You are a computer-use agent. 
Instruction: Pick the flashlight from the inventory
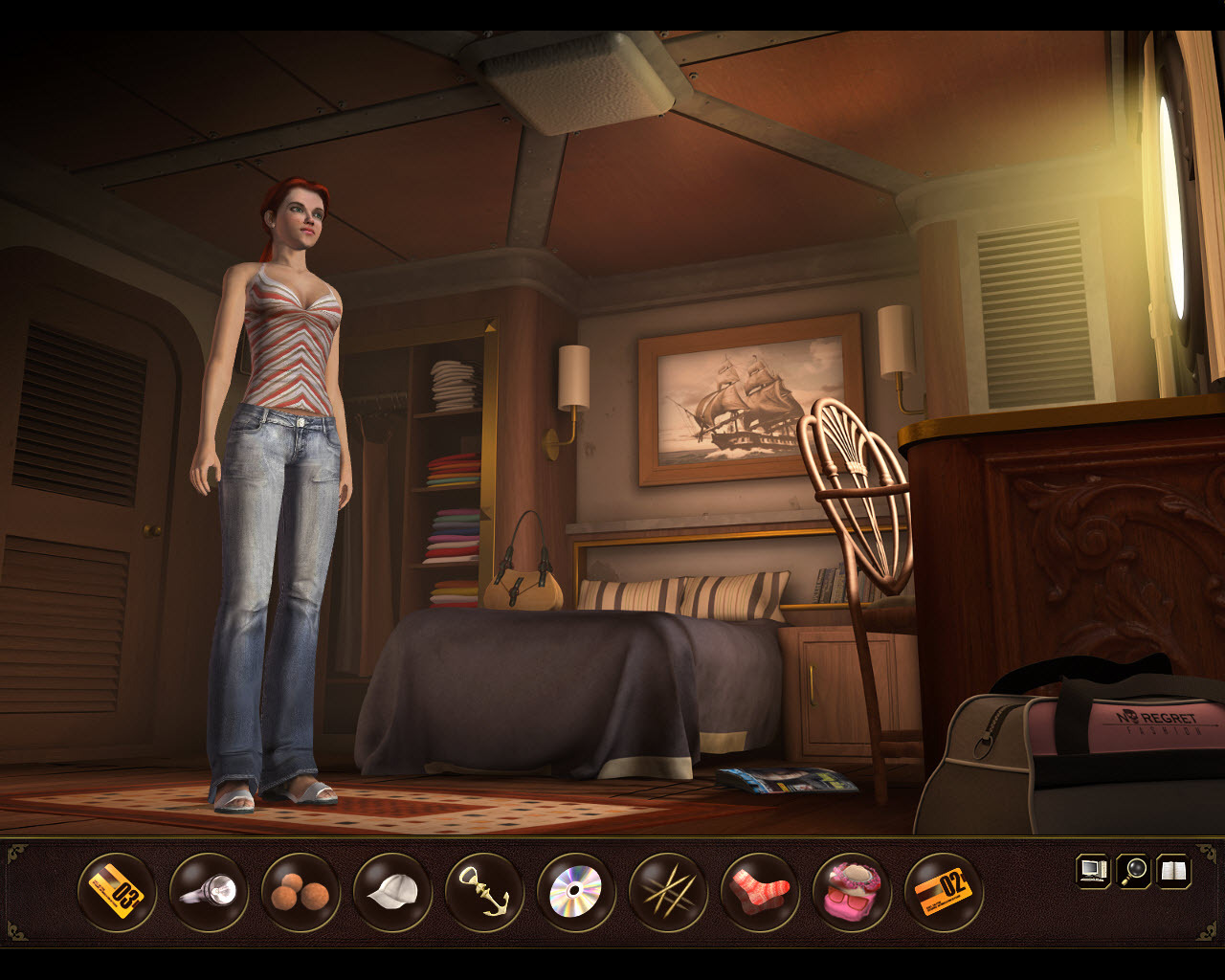point(207,894)
